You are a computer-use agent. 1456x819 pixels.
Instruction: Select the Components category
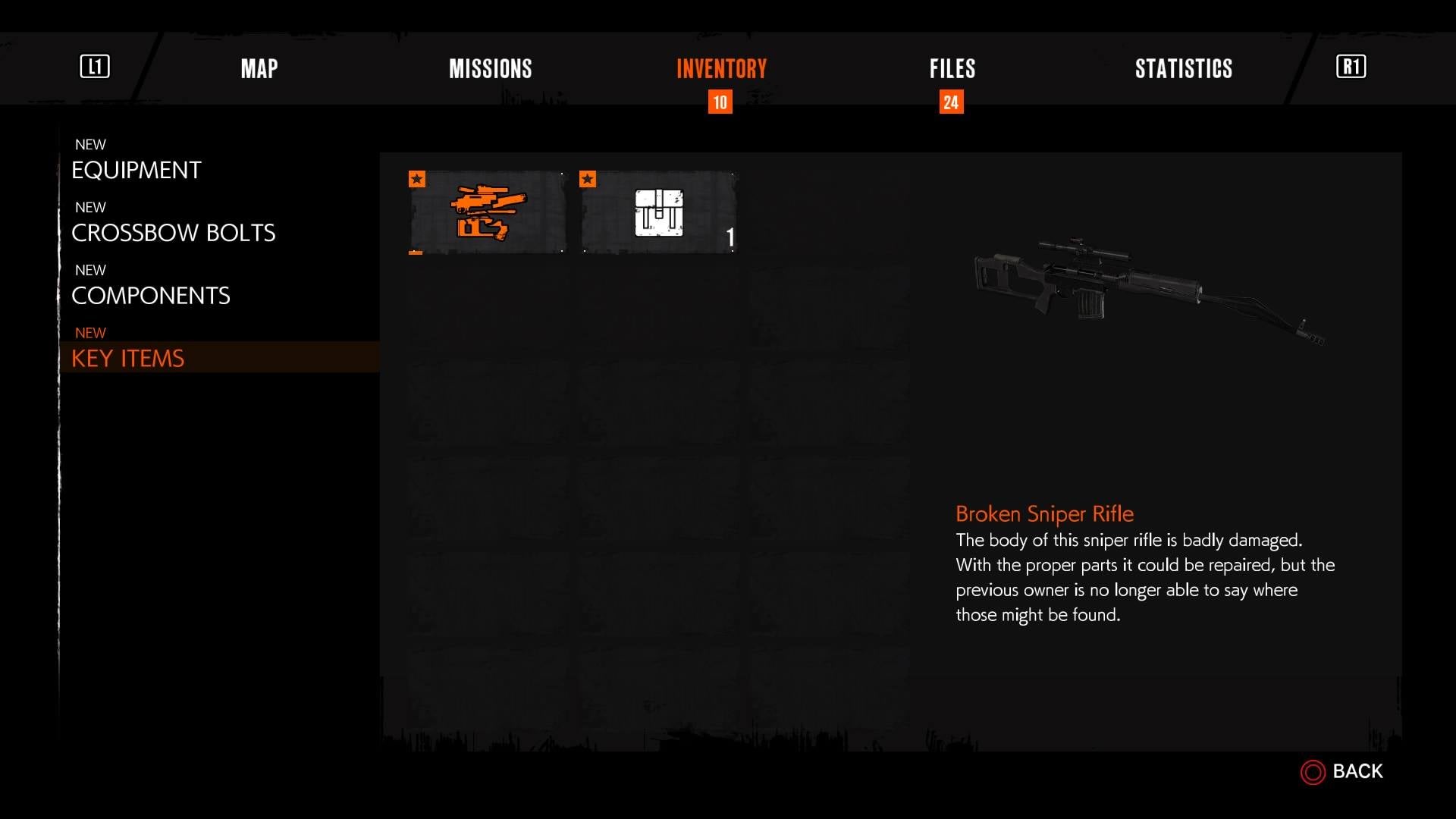[x=150, y=296]
